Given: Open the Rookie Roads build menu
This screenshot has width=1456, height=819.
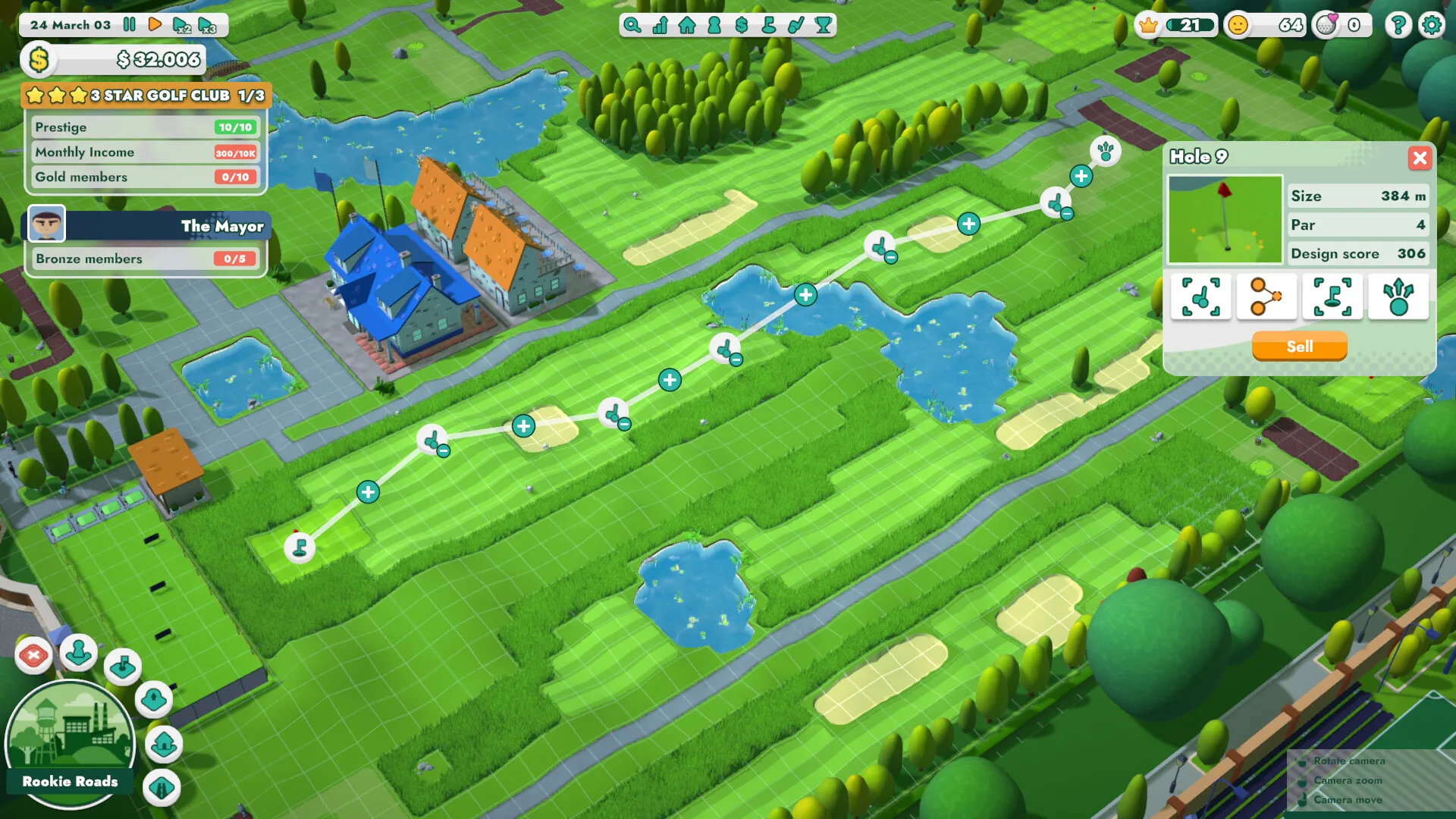Looking at the screenshot, I should pos(70,739).
